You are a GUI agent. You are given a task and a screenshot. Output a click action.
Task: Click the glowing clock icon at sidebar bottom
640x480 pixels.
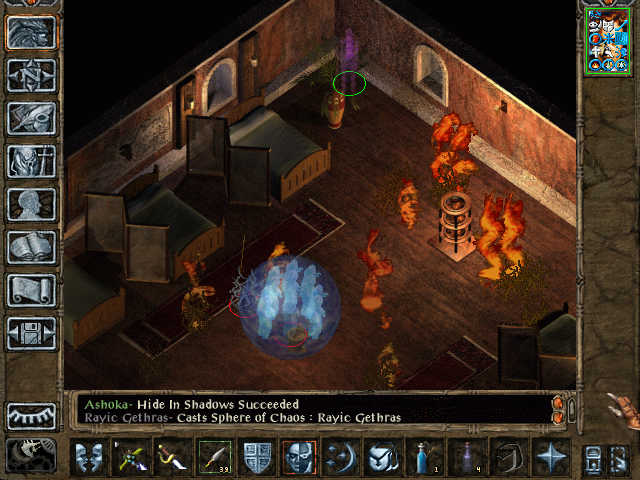32,455
